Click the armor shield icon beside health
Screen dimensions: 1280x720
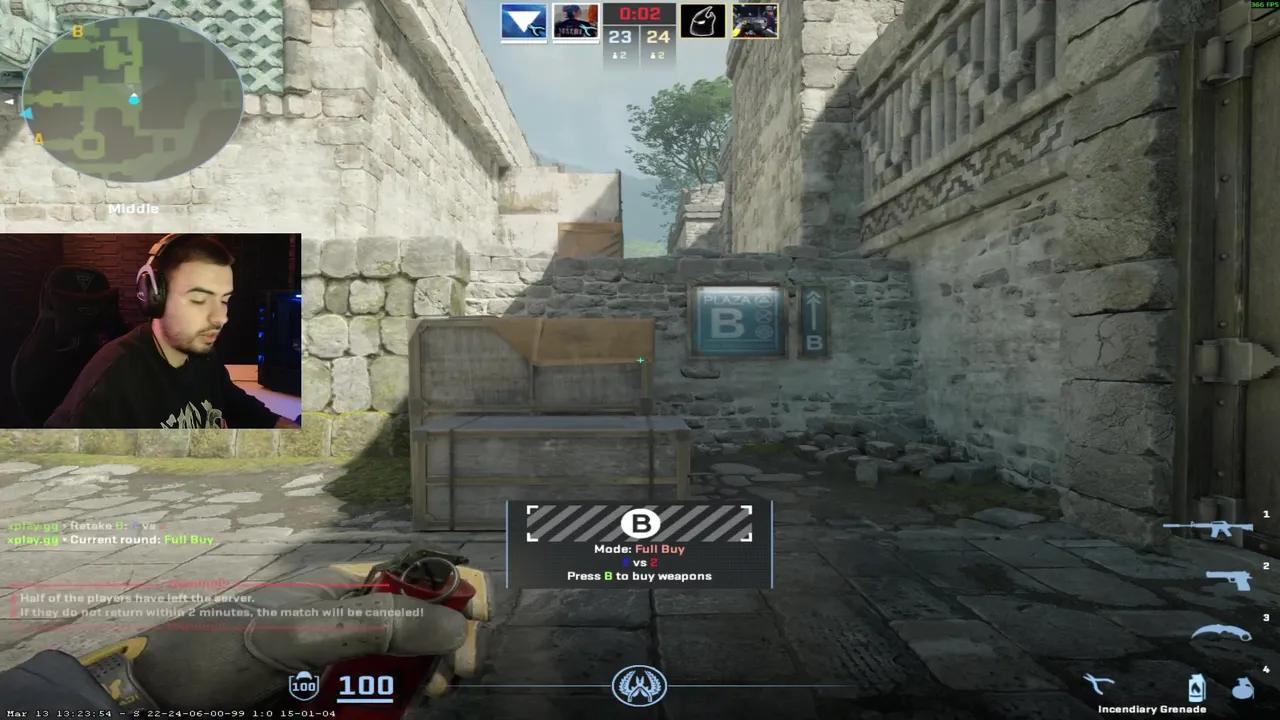click(x=303, y=684)
